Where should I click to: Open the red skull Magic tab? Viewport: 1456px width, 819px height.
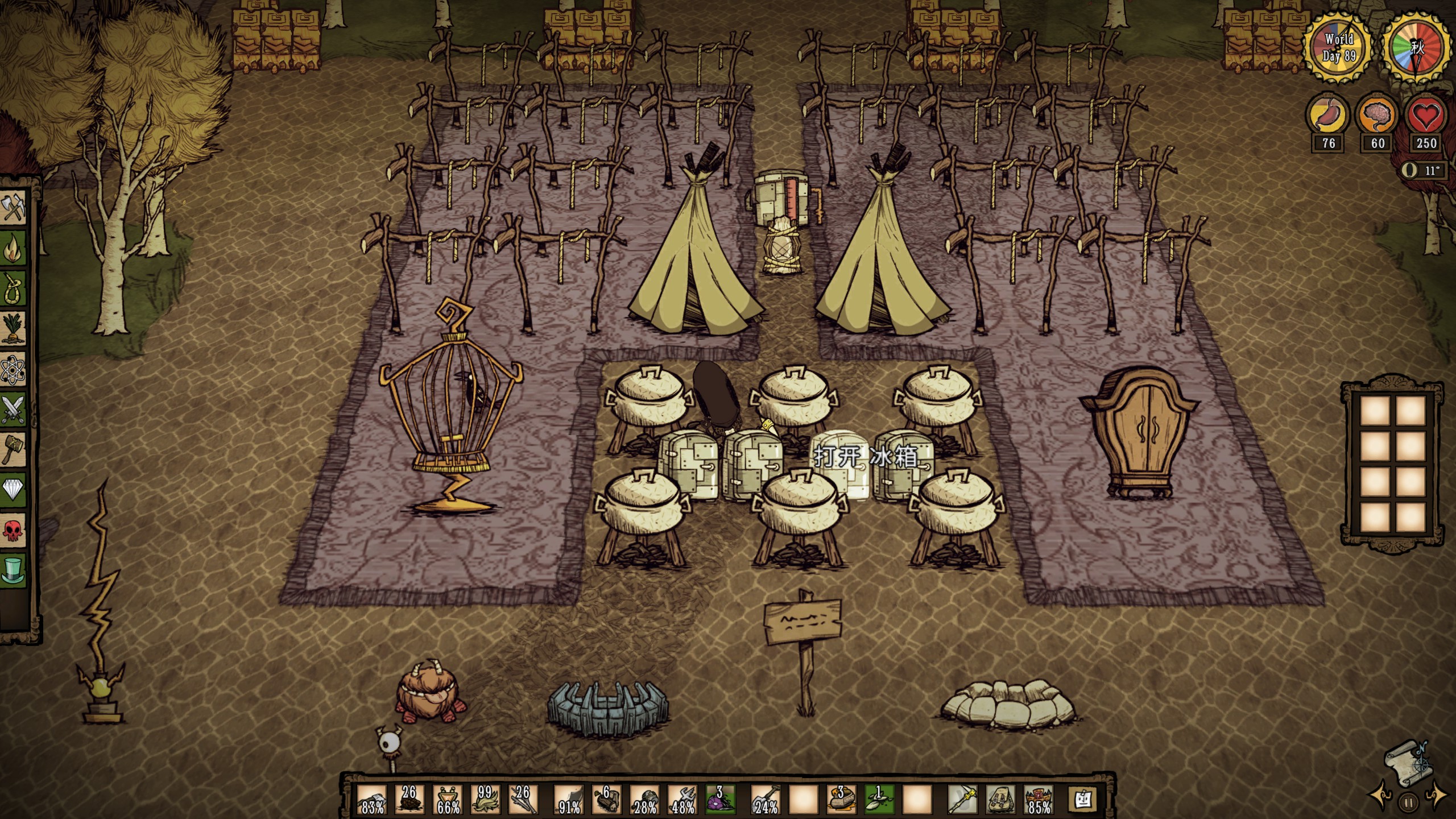13,530
